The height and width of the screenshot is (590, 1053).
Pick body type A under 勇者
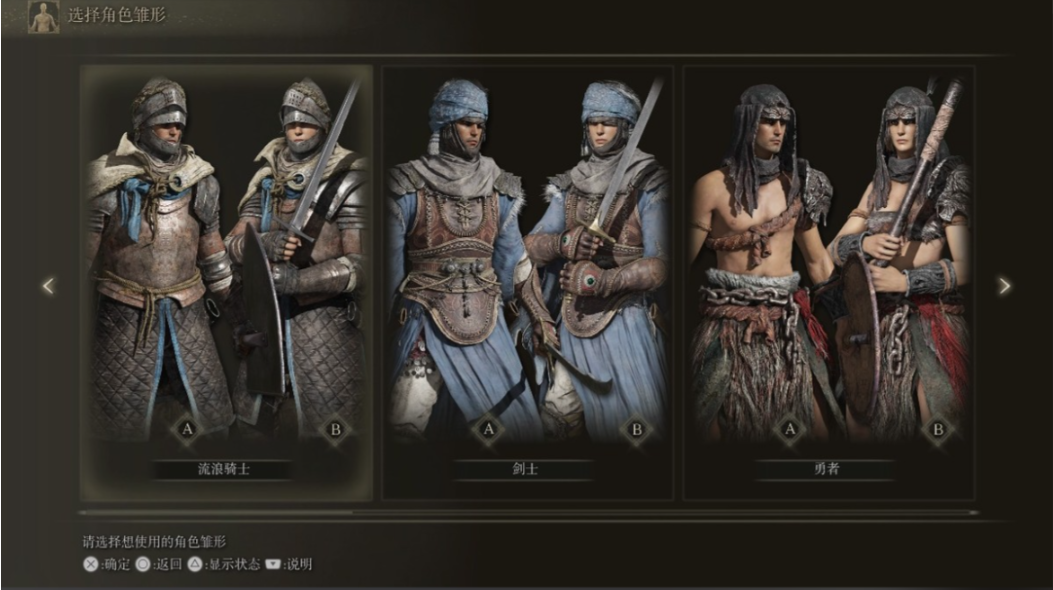click(789, 430)
